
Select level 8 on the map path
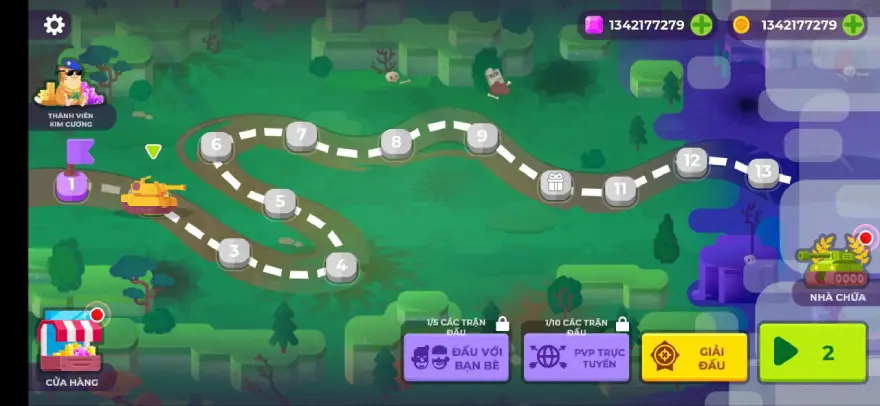(397, 143)
